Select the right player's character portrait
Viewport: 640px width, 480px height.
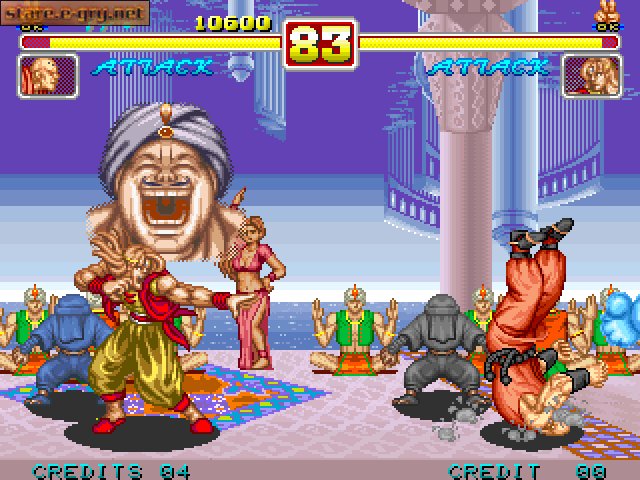click(591, 76)
